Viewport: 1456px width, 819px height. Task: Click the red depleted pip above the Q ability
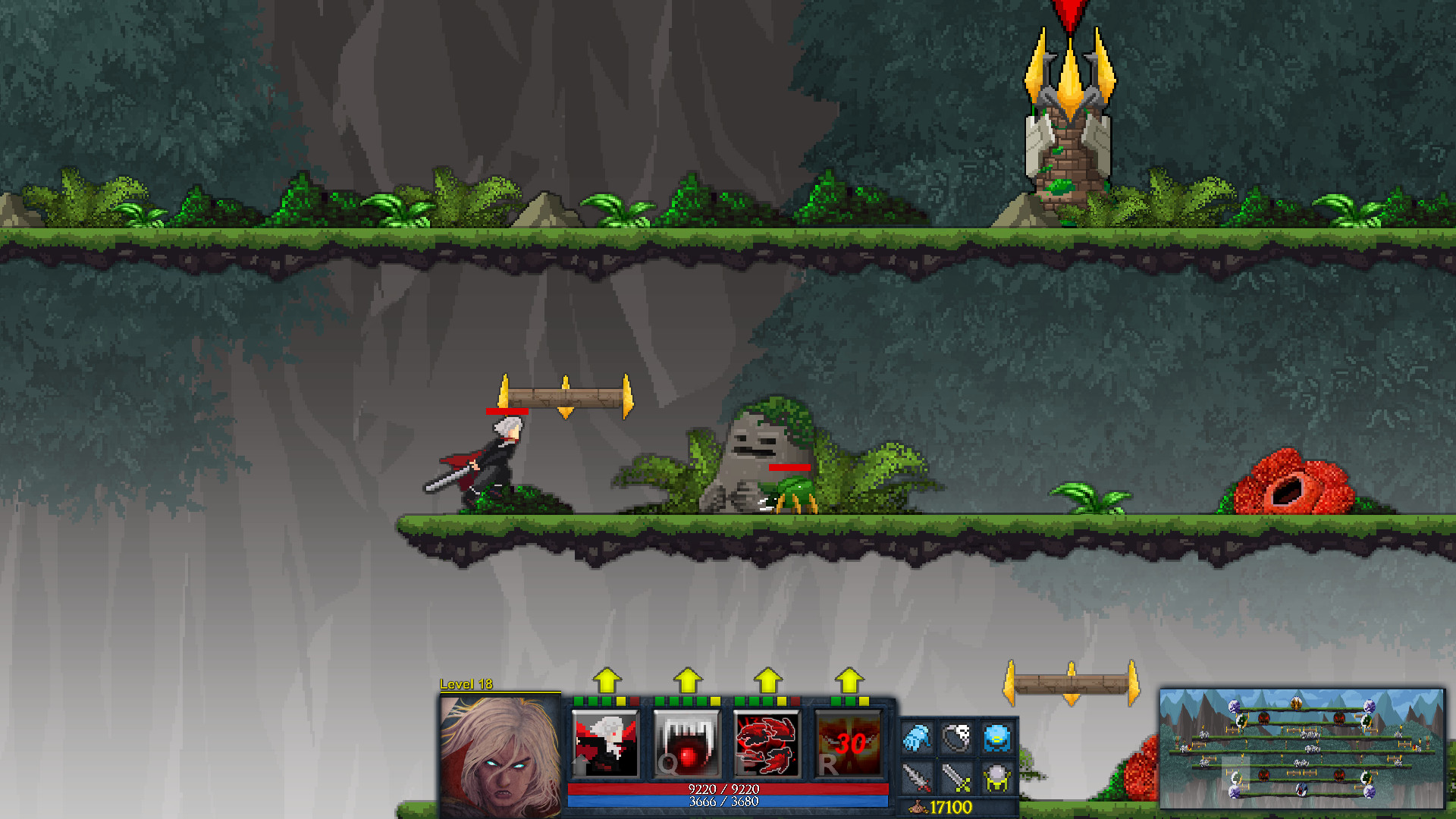click(x=634, y=701)
